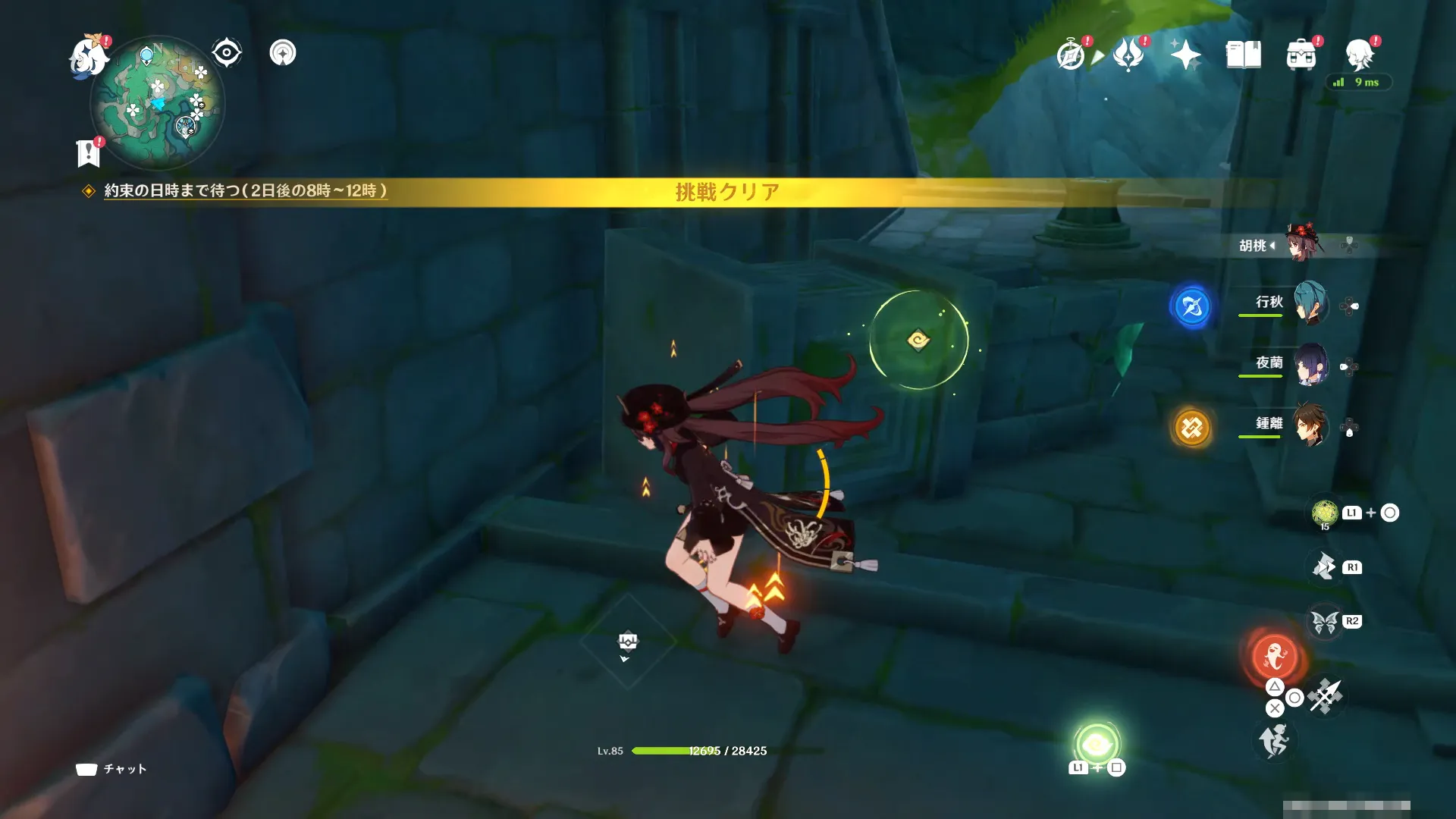1456x819 pixels.
Task: Open the events compass icon
Action: point(1071,55)
